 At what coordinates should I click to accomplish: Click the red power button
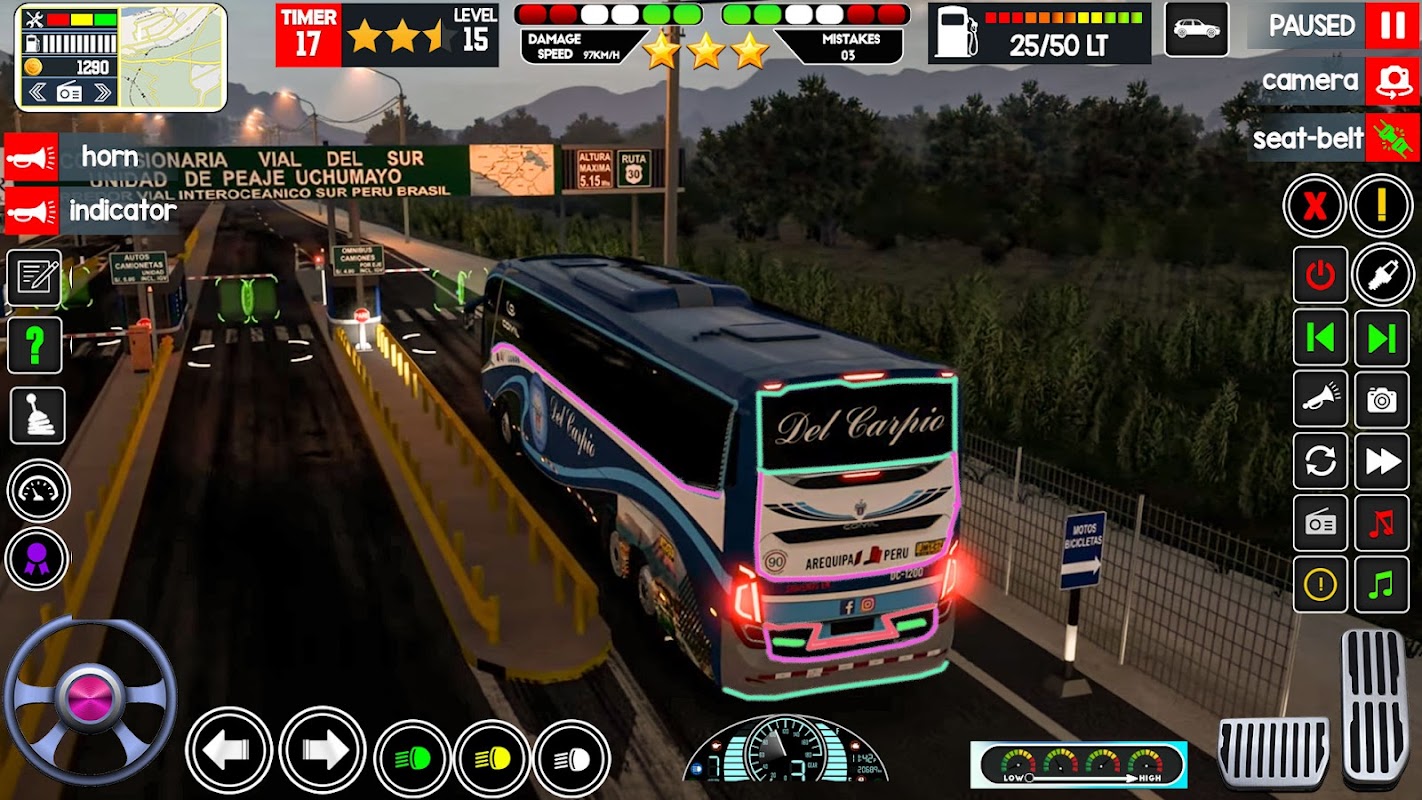(x=1320, y=275)
